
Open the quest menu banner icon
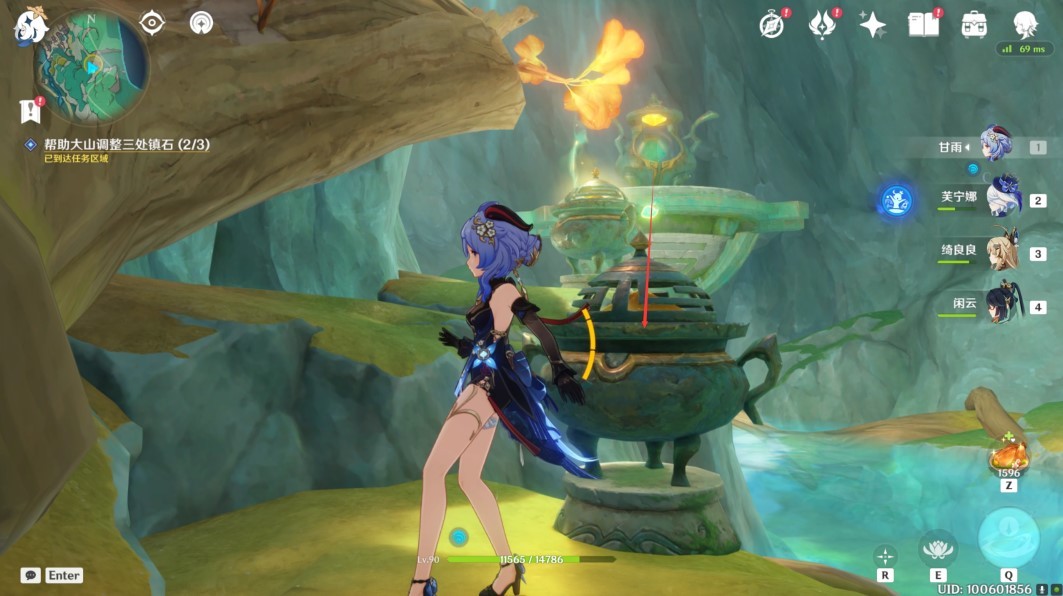pos(28,110)
